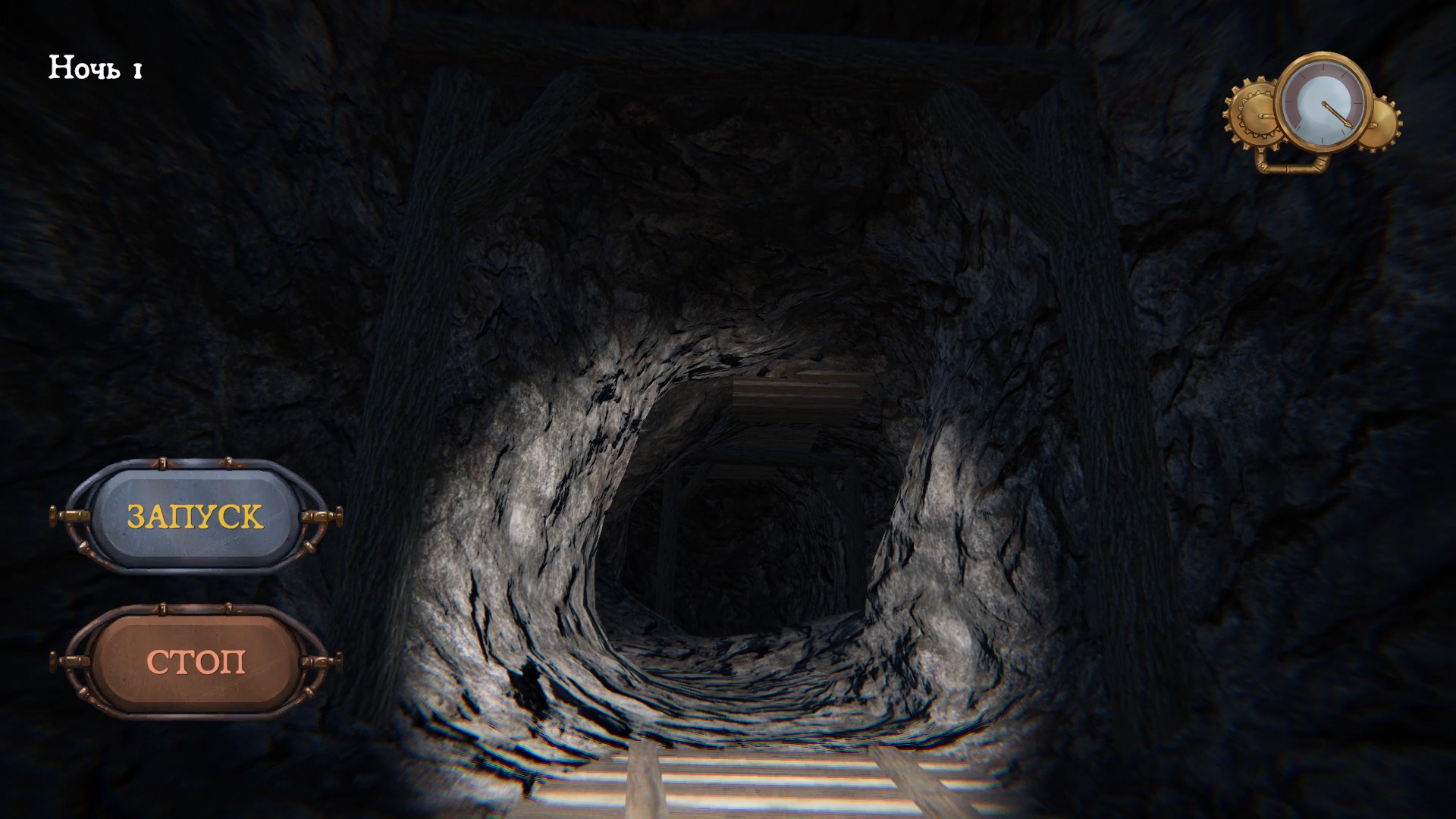Click the bolt atop the ЗАПУСК plate
The width and height of the screenshot is (1456, 819).
(x=162, y=463)
